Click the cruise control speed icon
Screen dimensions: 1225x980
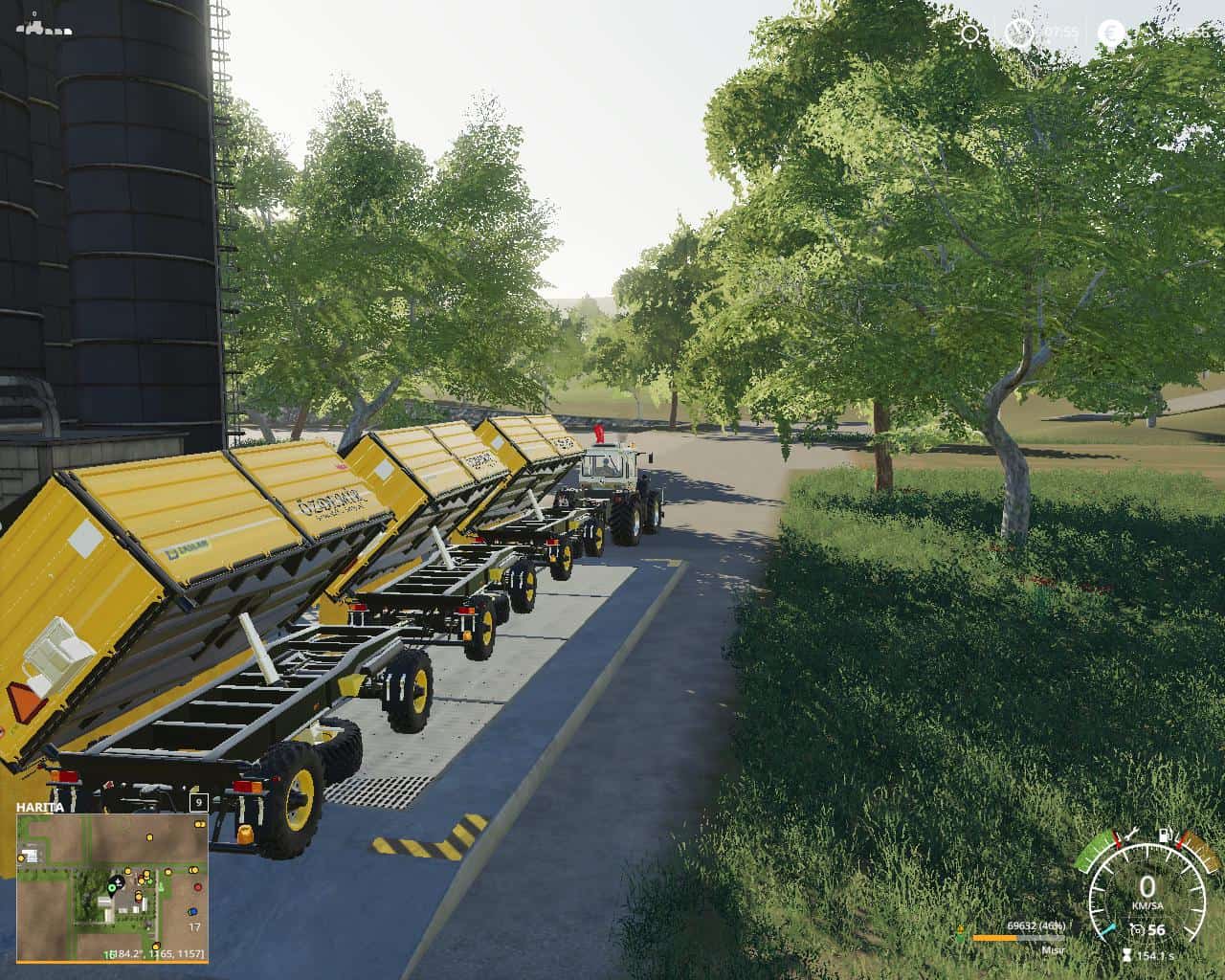tap(1137, 929)
